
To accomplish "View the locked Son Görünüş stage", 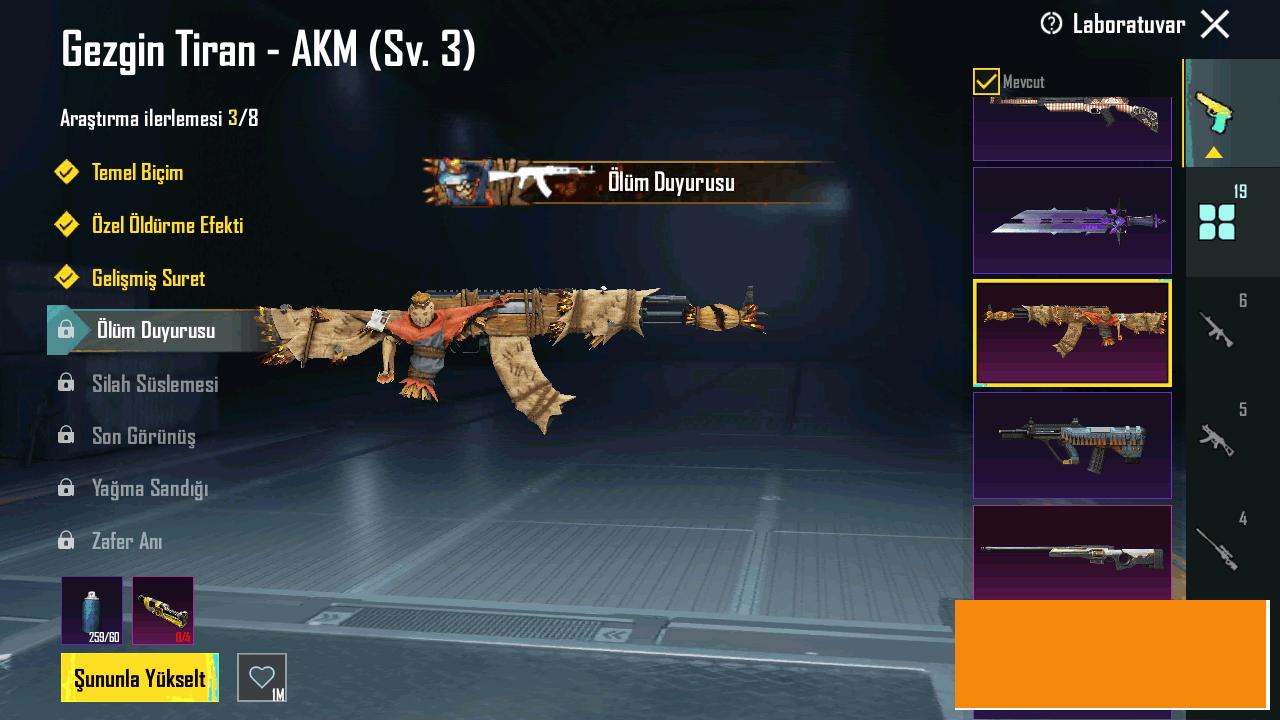I will [143, 436].
